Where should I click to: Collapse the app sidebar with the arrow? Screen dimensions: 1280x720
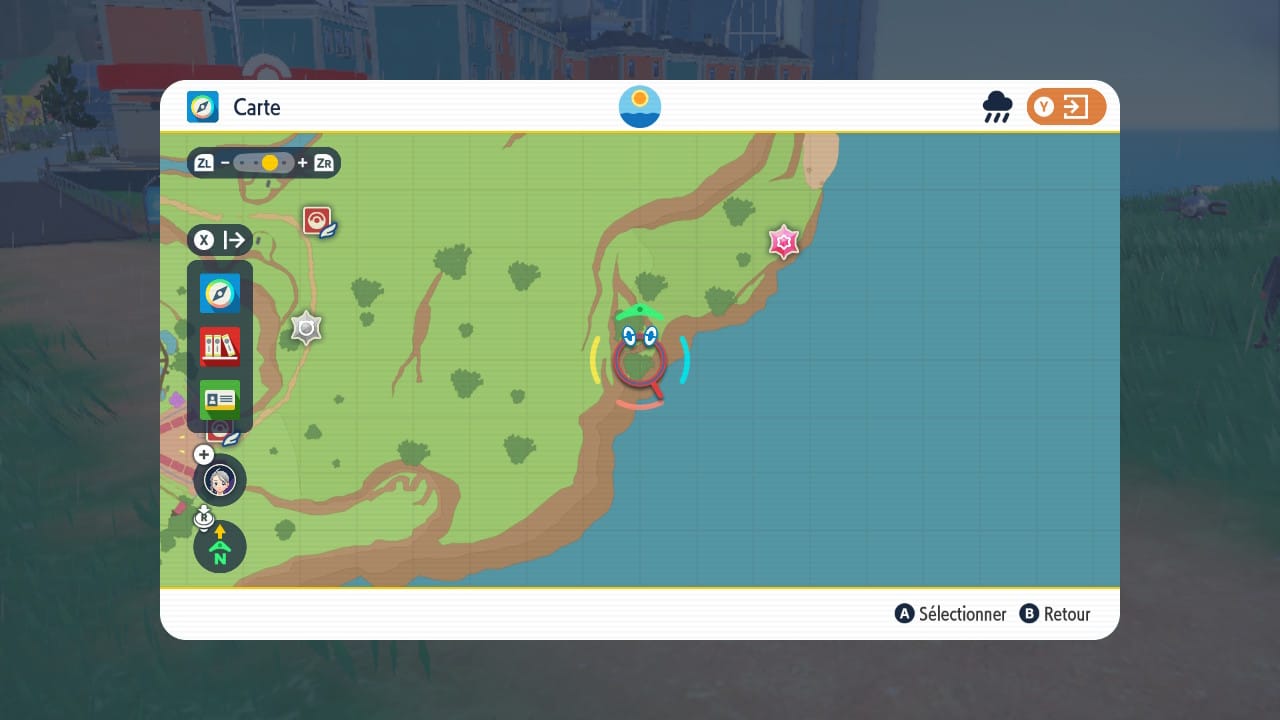coord(220,240)
